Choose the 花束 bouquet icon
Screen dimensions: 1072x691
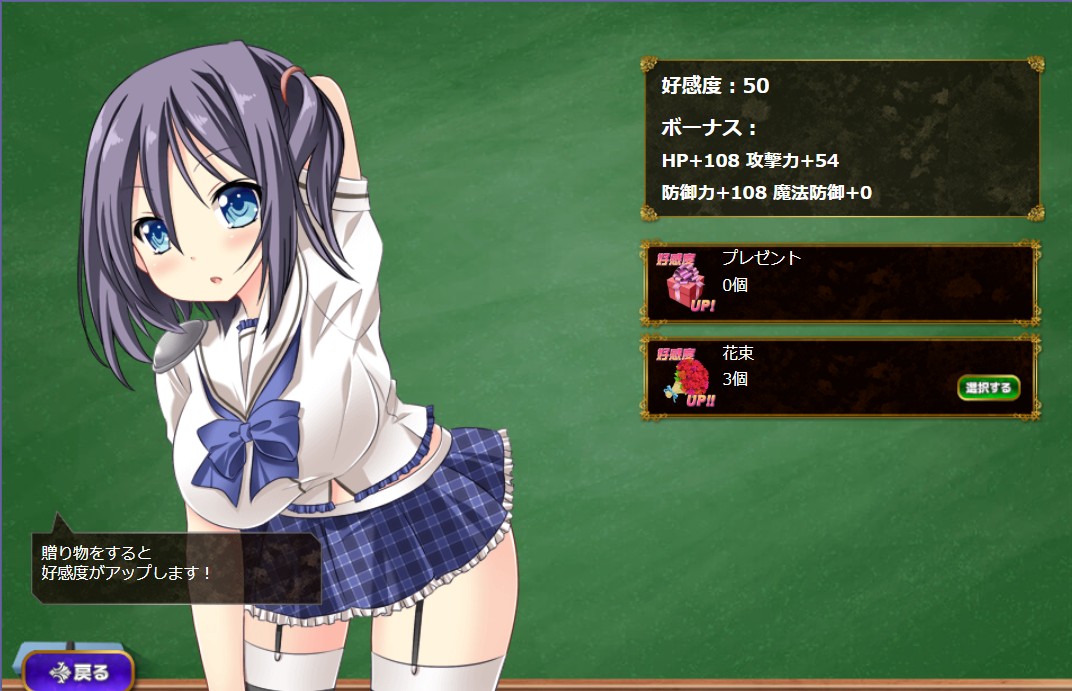[x=686, y=378]
